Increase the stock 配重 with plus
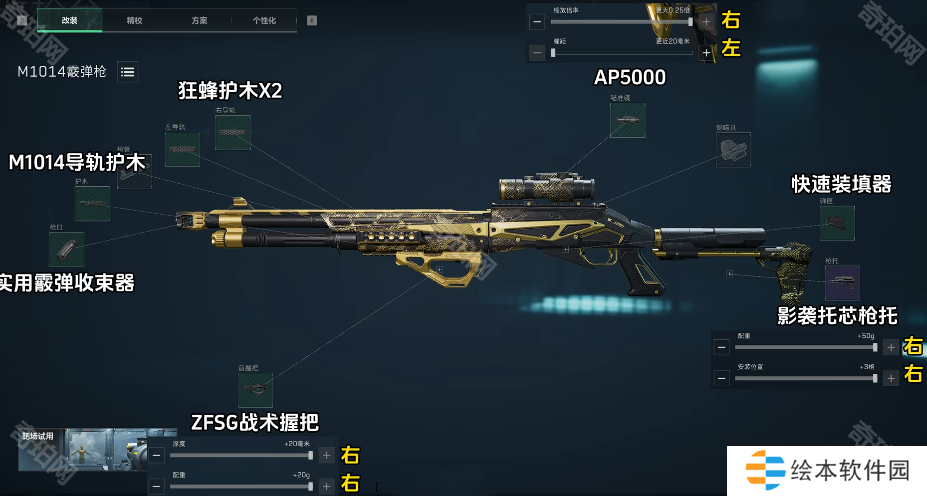The height and width of the screenshot is (496, 927). 891,347
